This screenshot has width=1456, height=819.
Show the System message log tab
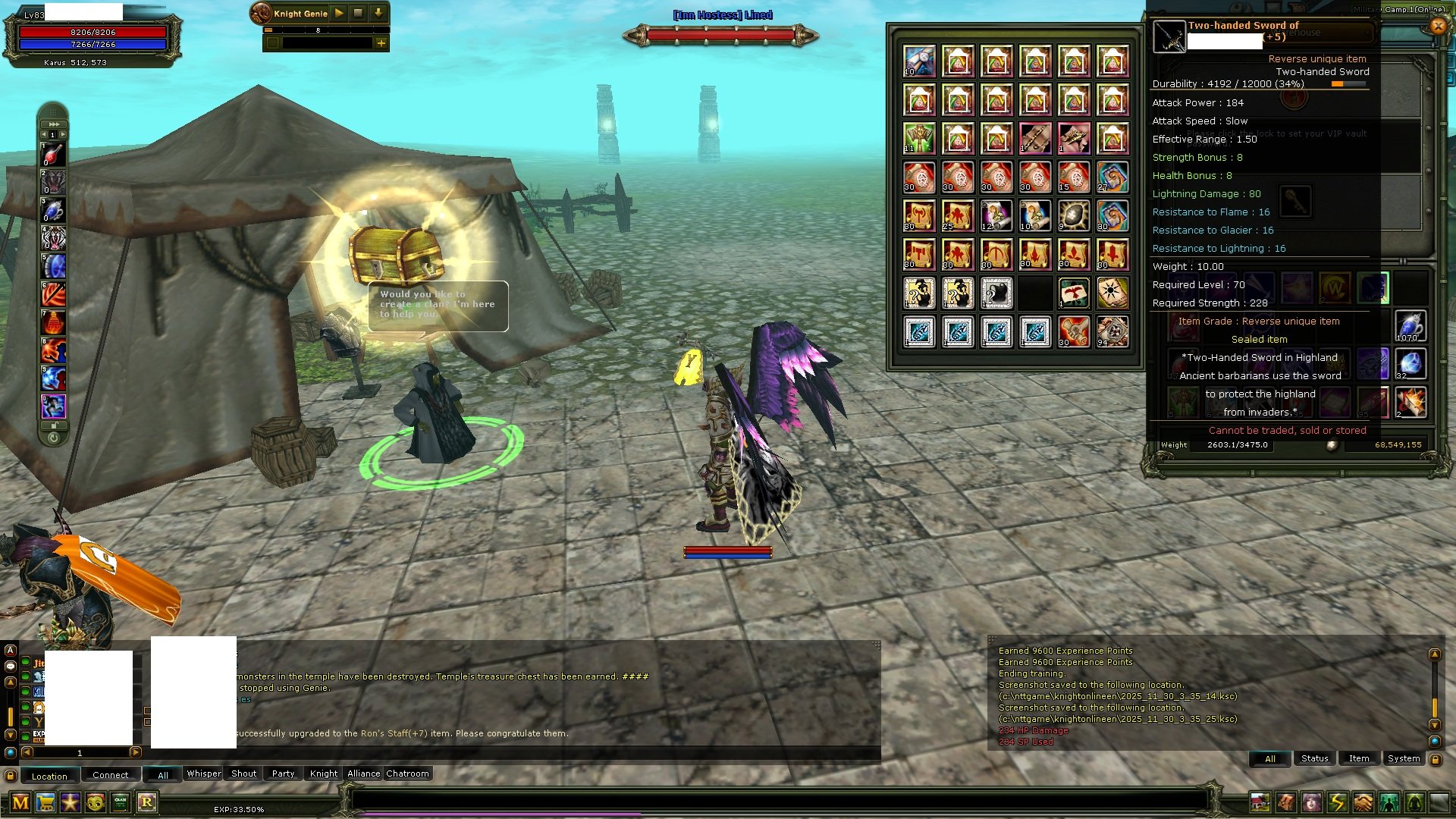tap(1403, 758)
